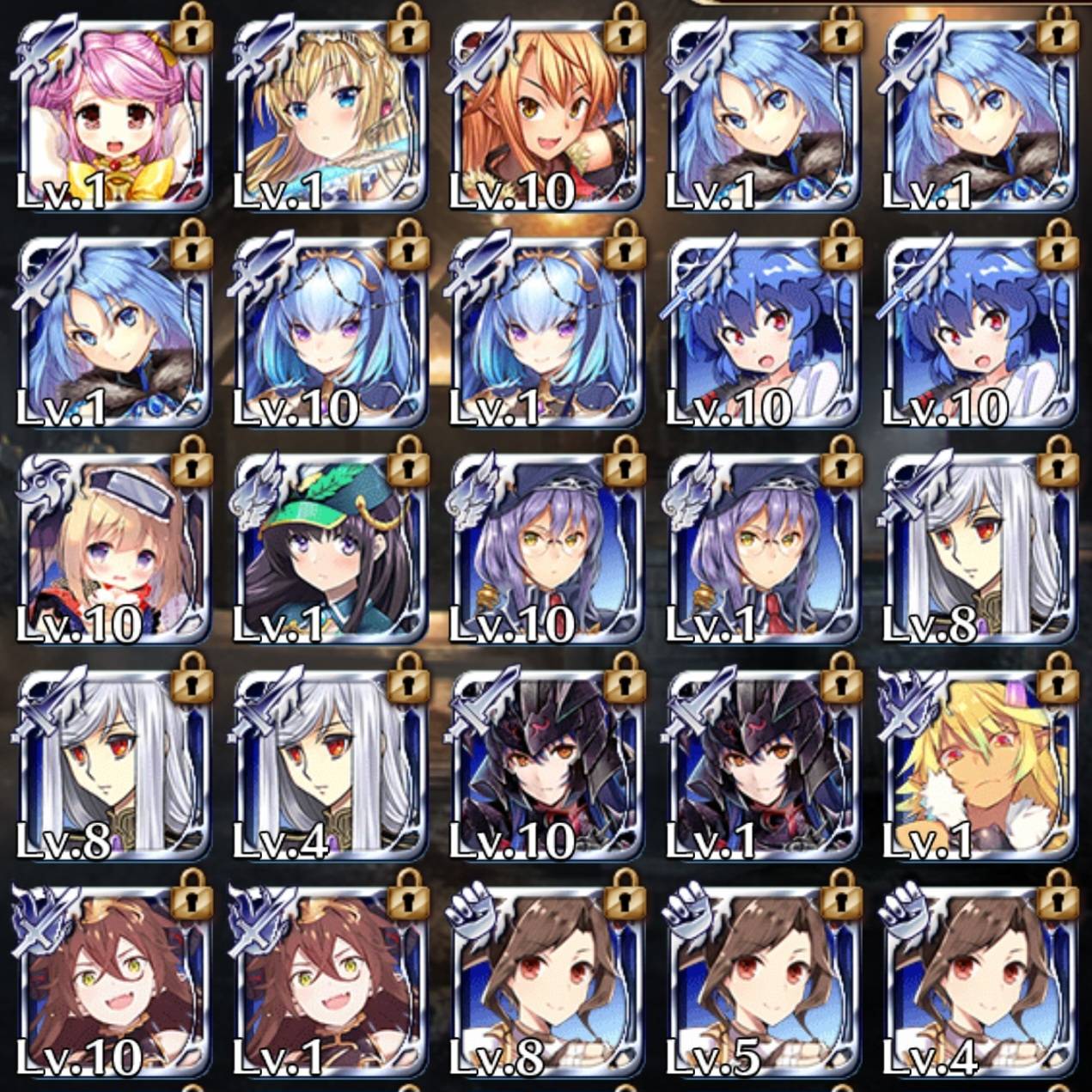This screenshot has width=1092, height=1092.
Task: Select the purple-haired glasses character at Lv.10
Action: tap(545, 549)
